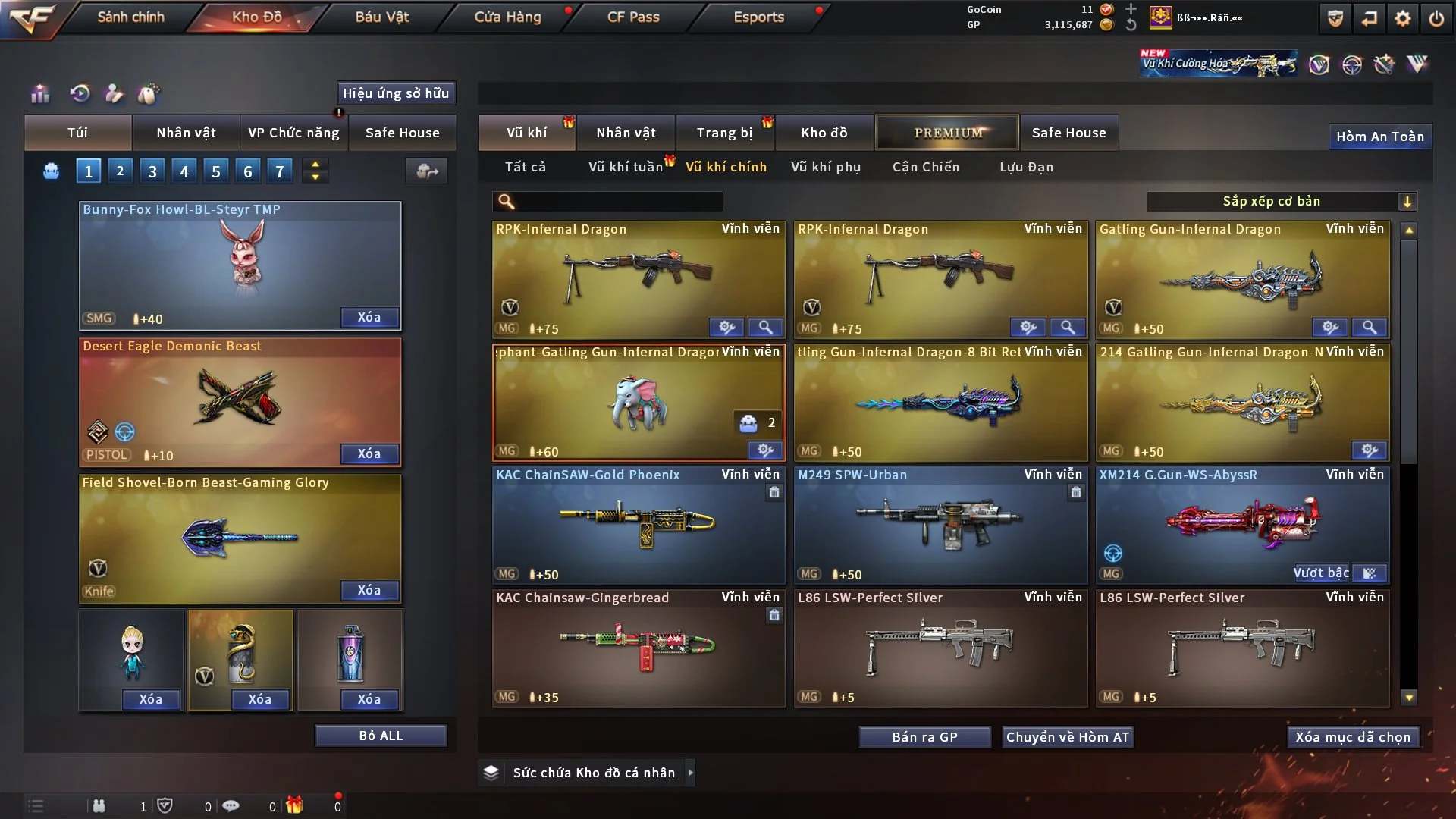Open the CF Pass page
The image size is (1456, 819).
point(633,17)
